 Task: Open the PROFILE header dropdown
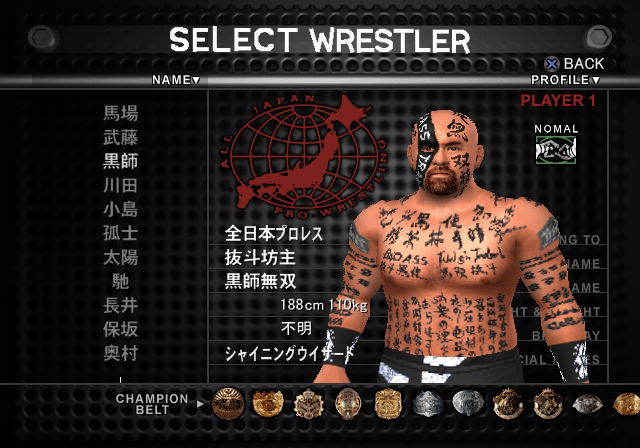point(566,80)
